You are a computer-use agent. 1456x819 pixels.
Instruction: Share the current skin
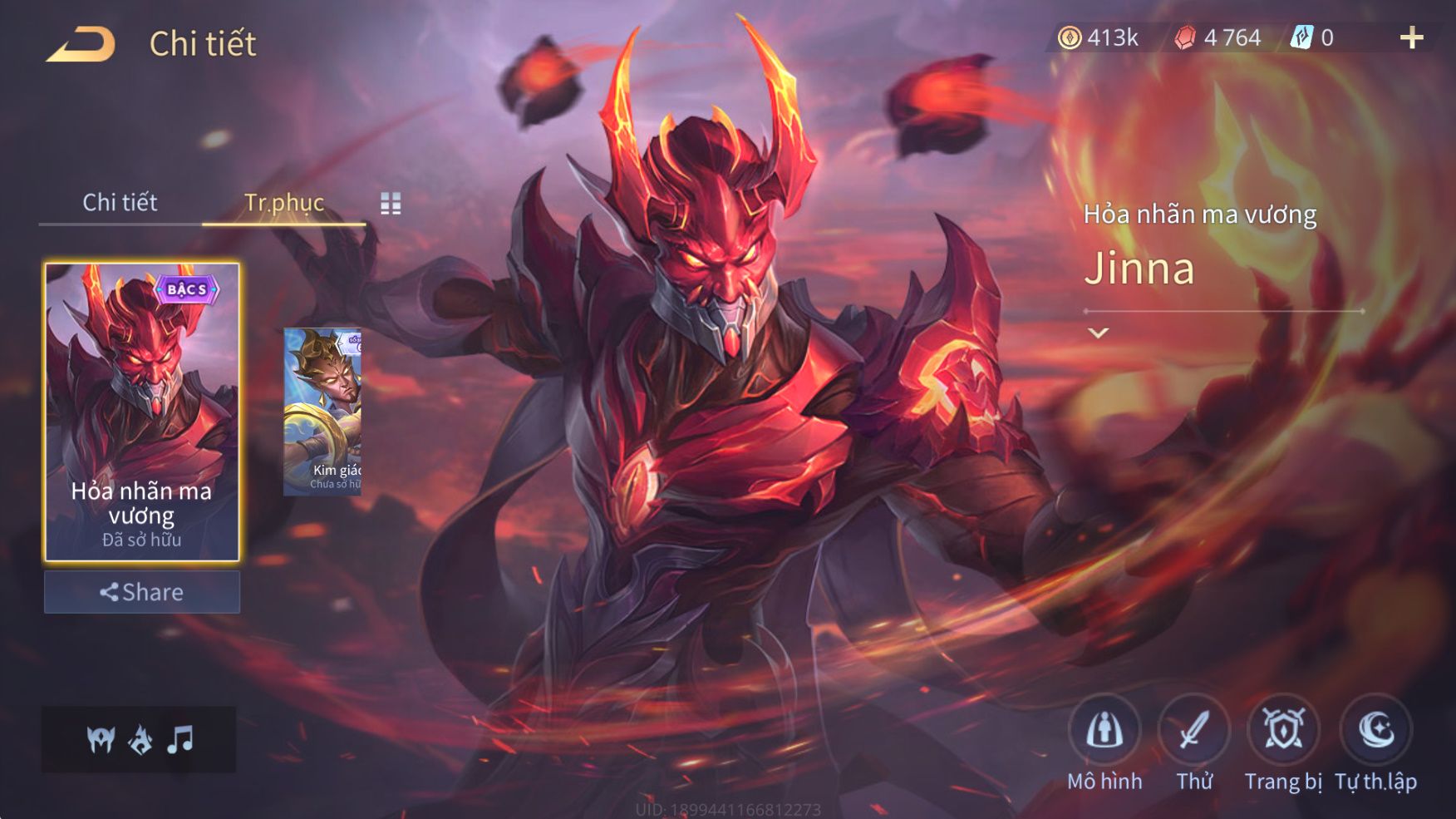[142, 592]
